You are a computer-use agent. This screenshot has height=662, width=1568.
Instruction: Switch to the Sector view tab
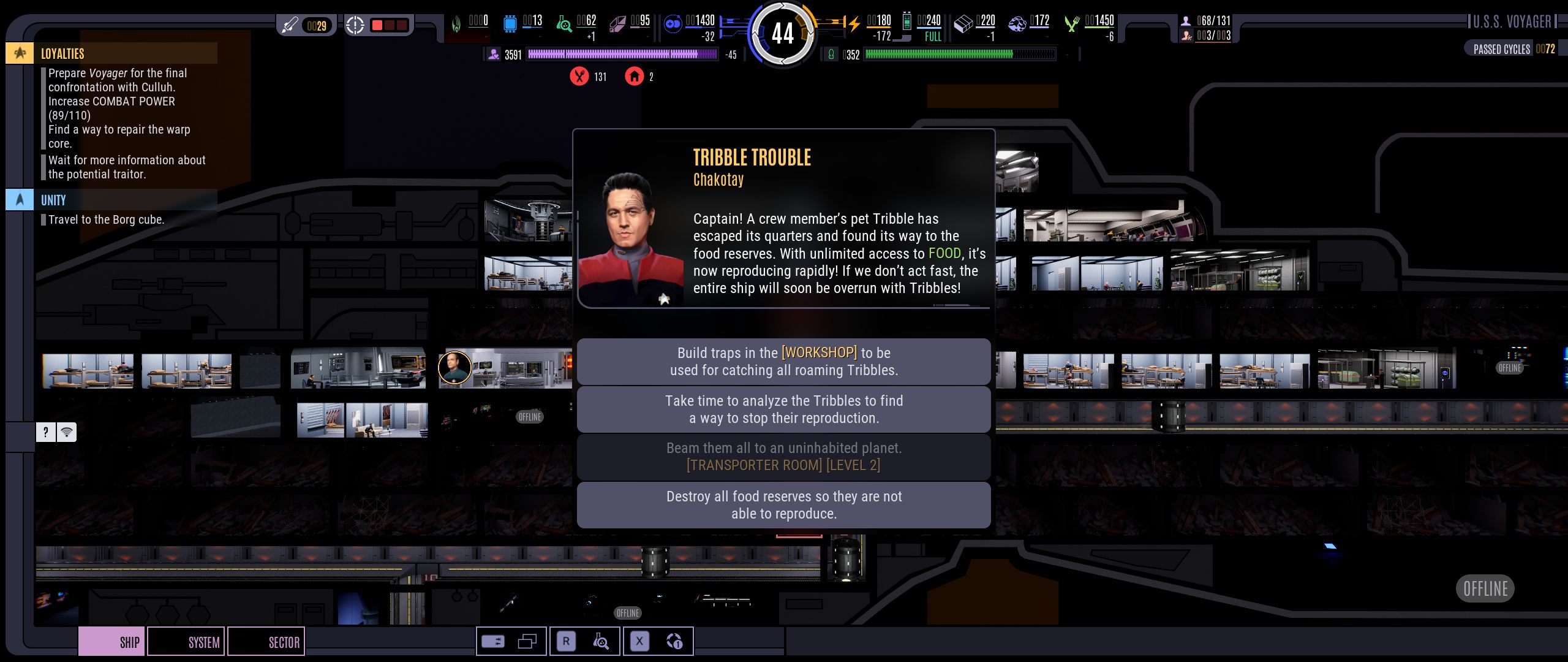266,642
